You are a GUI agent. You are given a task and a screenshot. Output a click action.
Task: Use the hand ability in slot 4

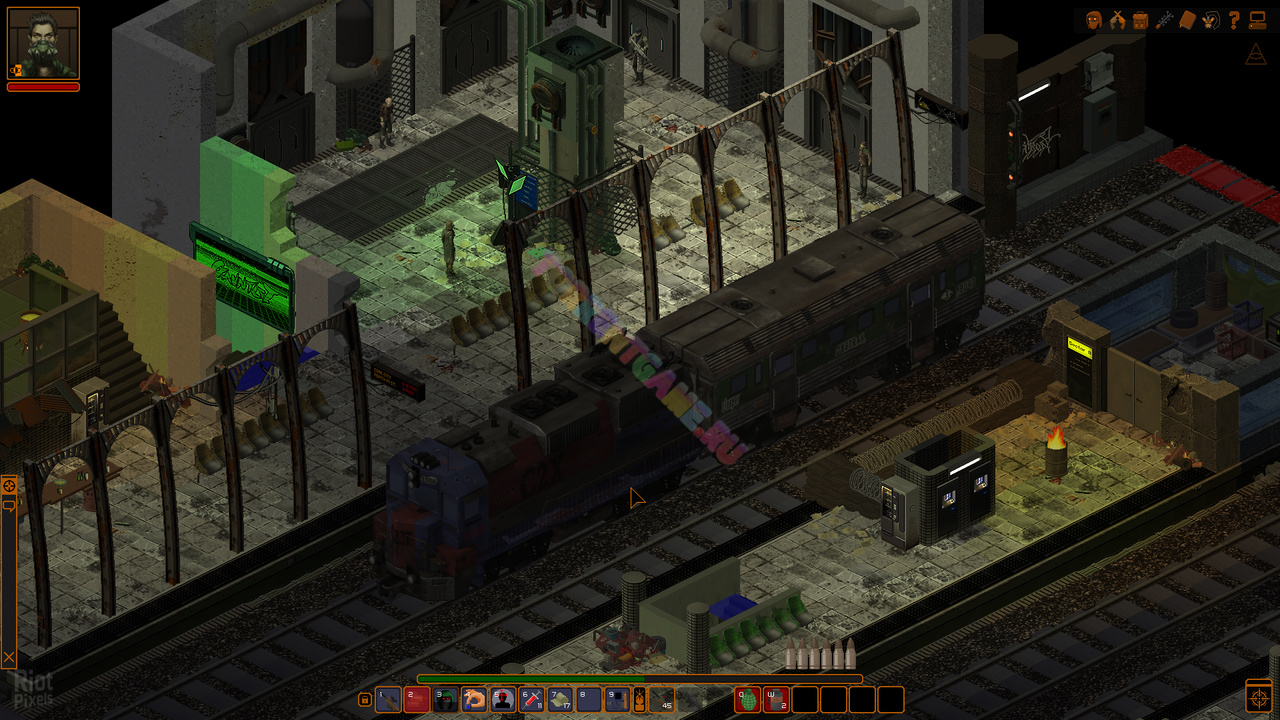pyautogui.click(x=474, y=699)
